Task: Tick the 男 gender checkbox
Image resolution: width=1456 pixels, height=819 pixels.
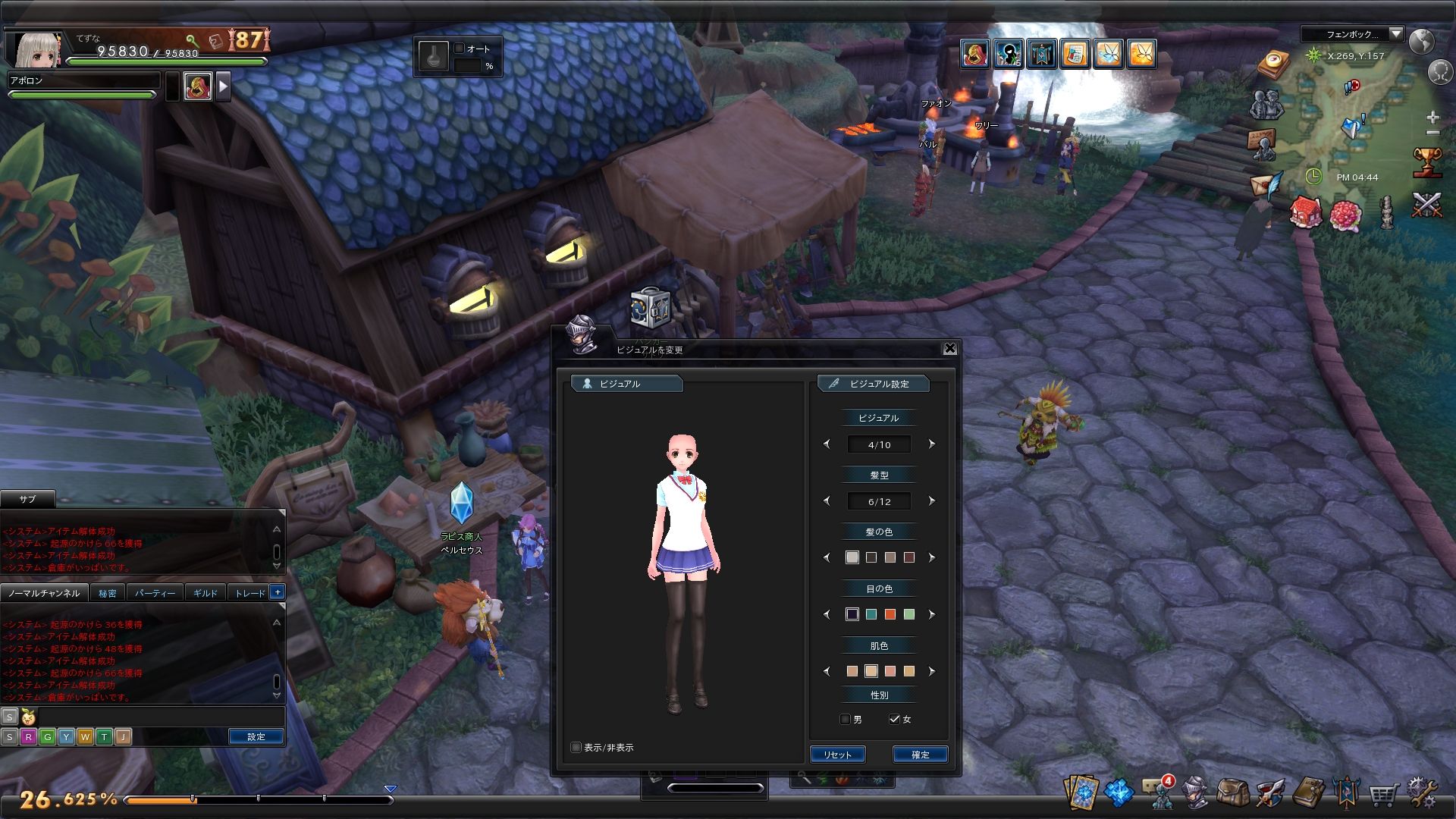Action: (x=846, y=719)
